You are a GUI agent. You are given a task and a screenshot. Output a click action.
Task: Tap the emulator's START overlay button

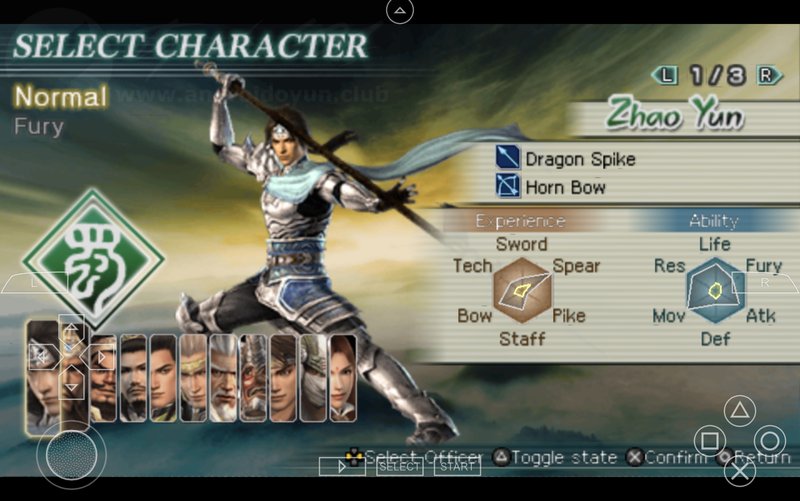tap(458, 466)
